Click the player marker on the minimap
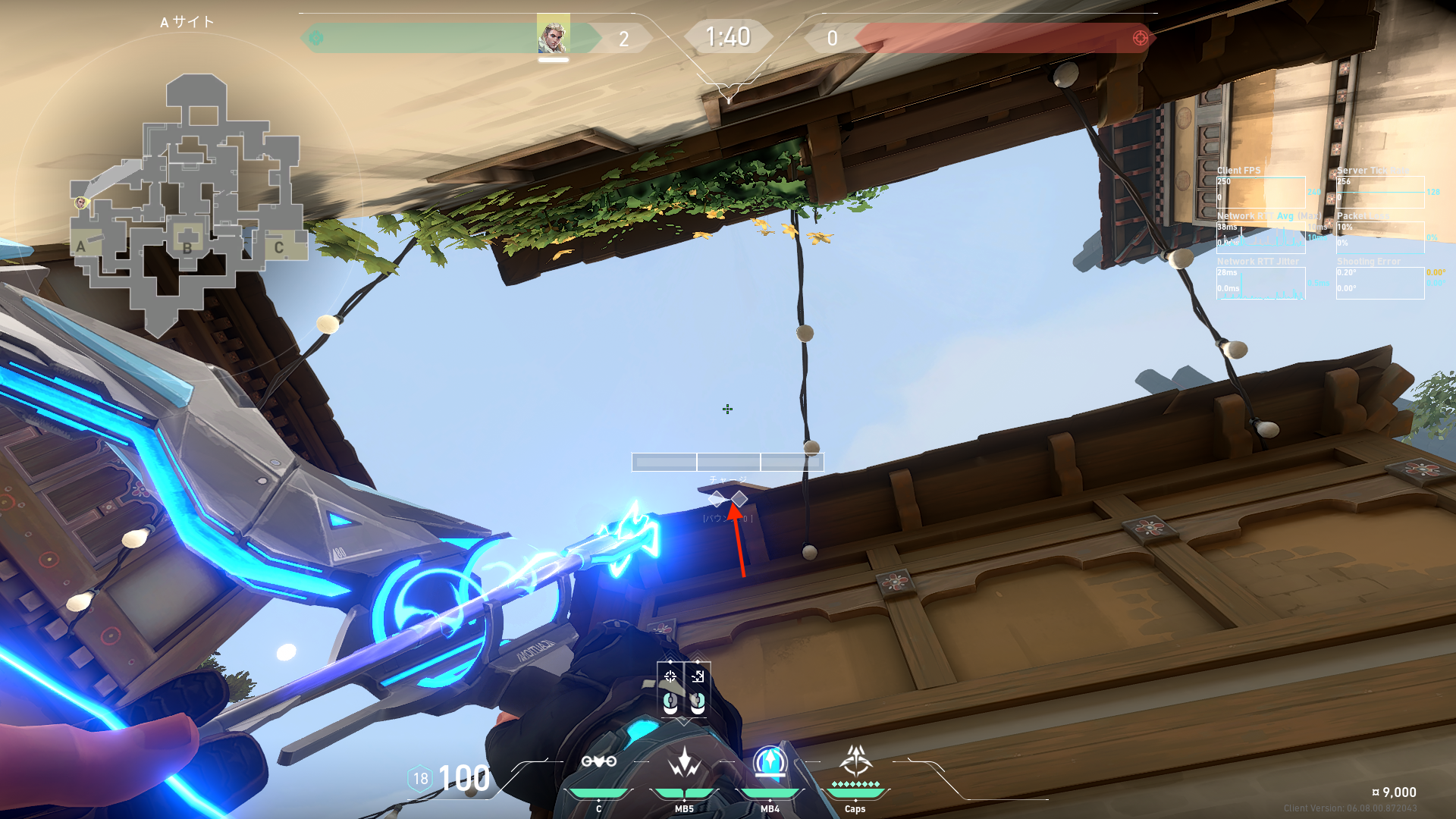Screen dimensions: 1456x819 pos(81,202)
